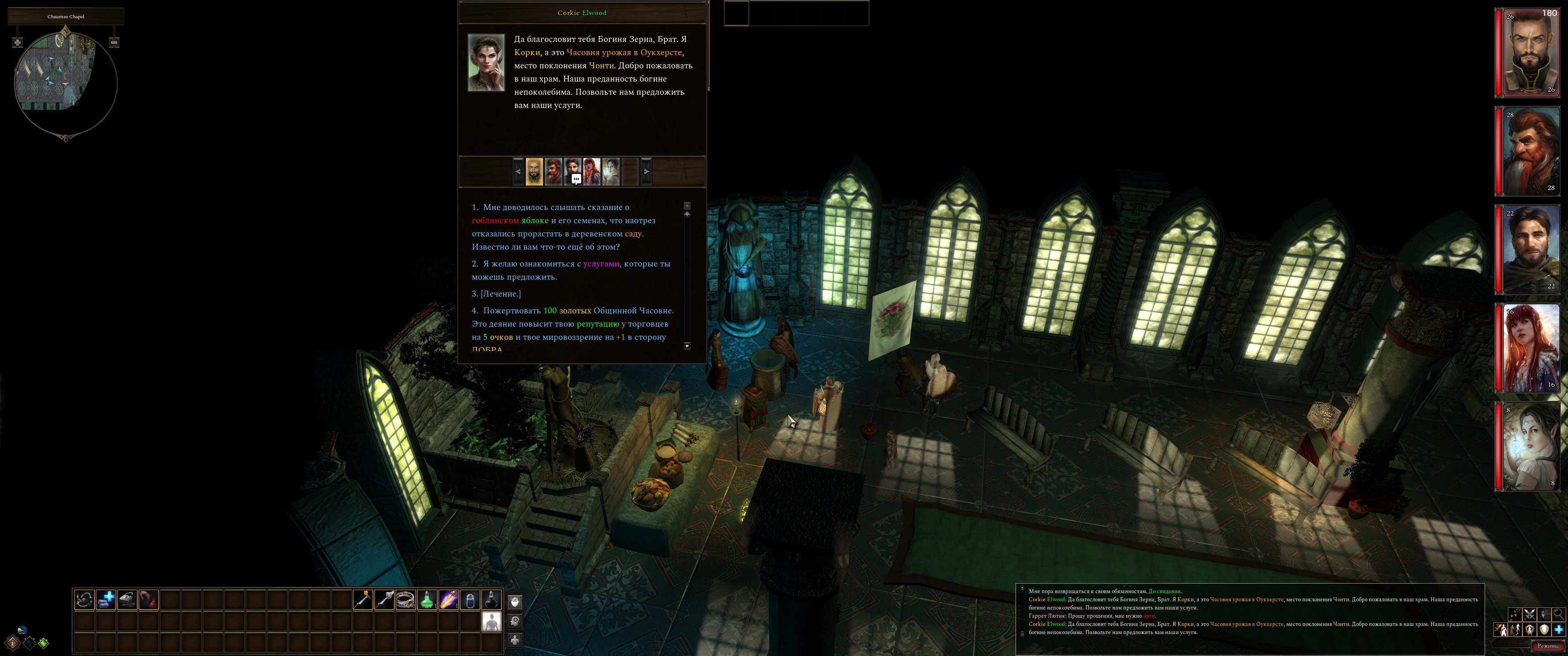This screenshot has width=1568, height=656.
Task: Select the red-bearded dwarf as dialogue speaker
Action: pos(553,172)
